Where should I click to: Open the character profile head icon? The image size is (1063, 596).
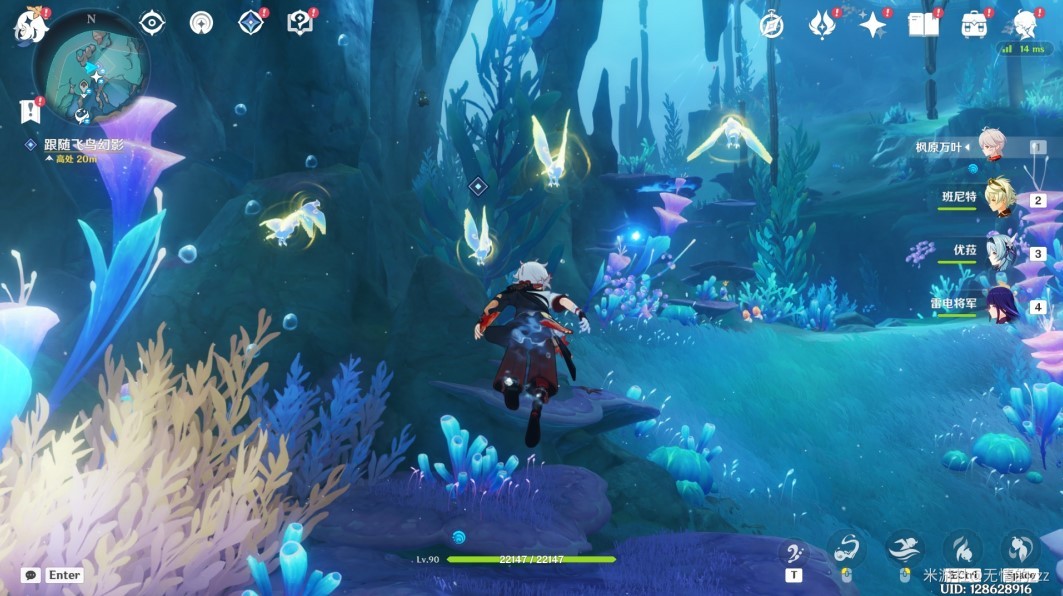tap(1025, 25)
